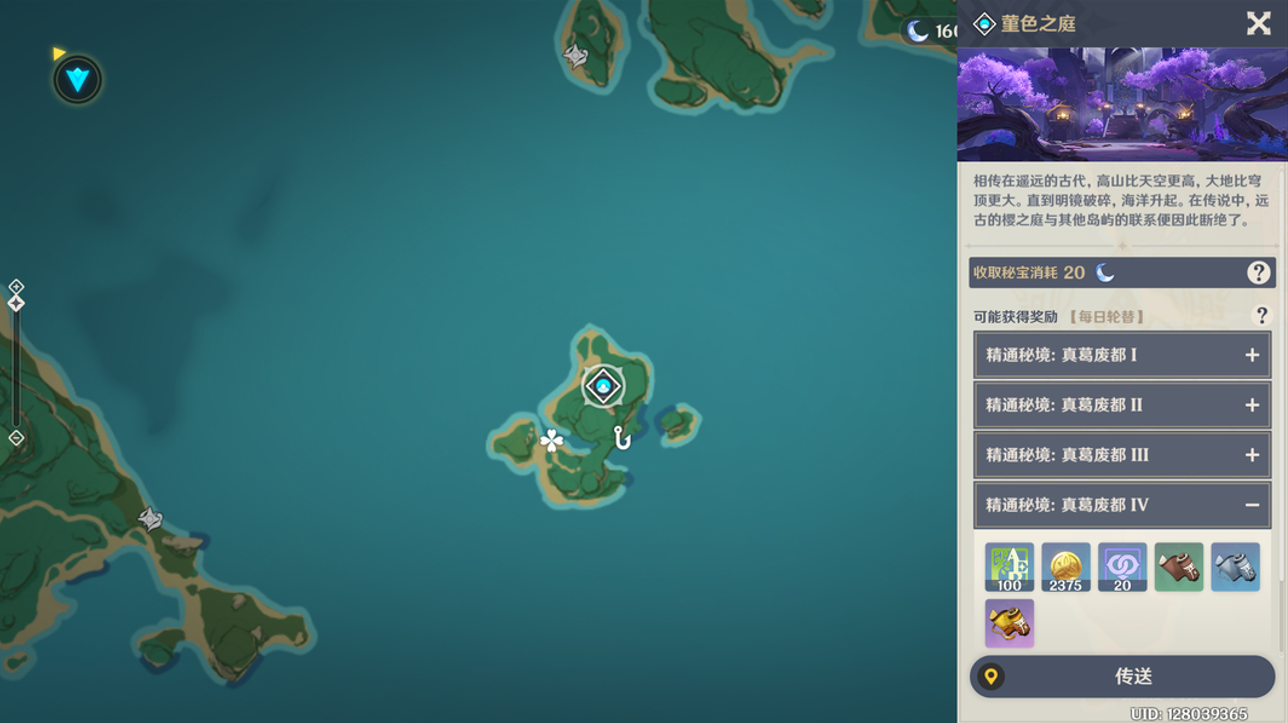View the Mora 2375 reward icon

click(x=1065, y=567)
